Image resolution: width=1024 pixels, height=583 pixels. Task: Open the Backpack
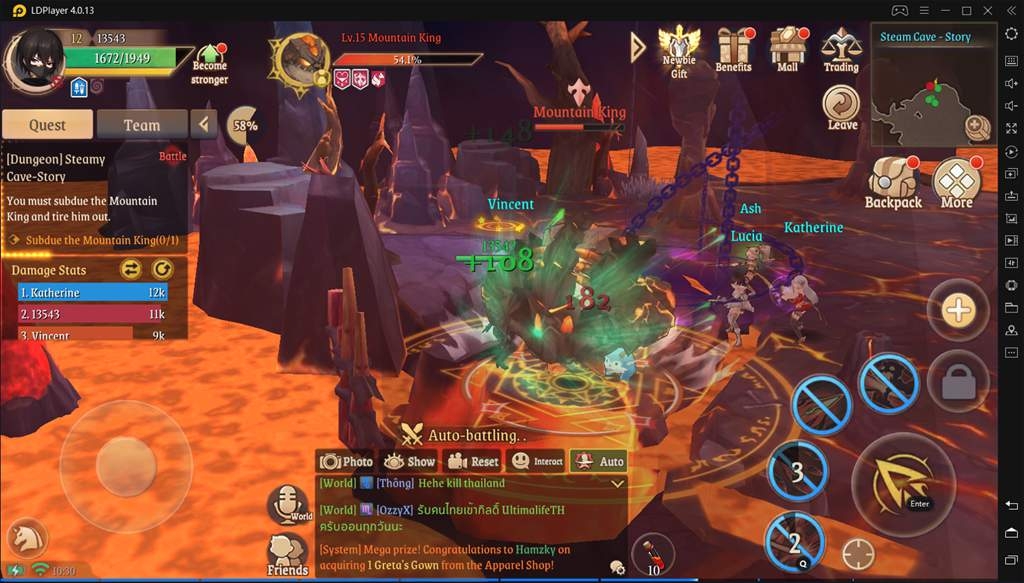[893, 181]
